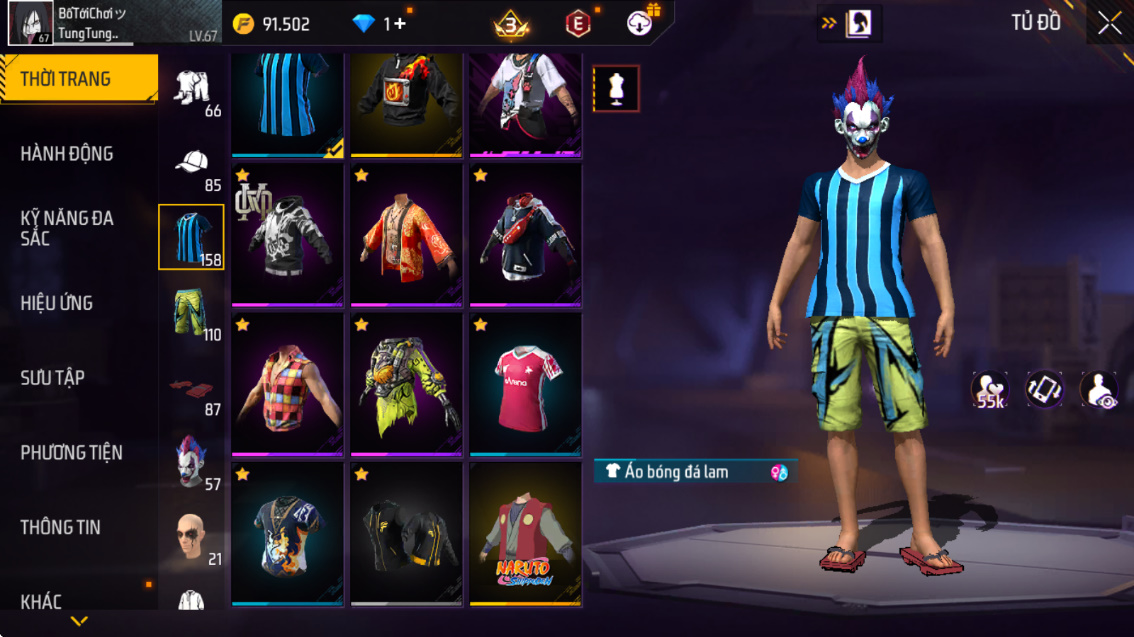The image size is (1134, 637).
Task: Select the Hiệu Ứng category
Action: point(57,303)
